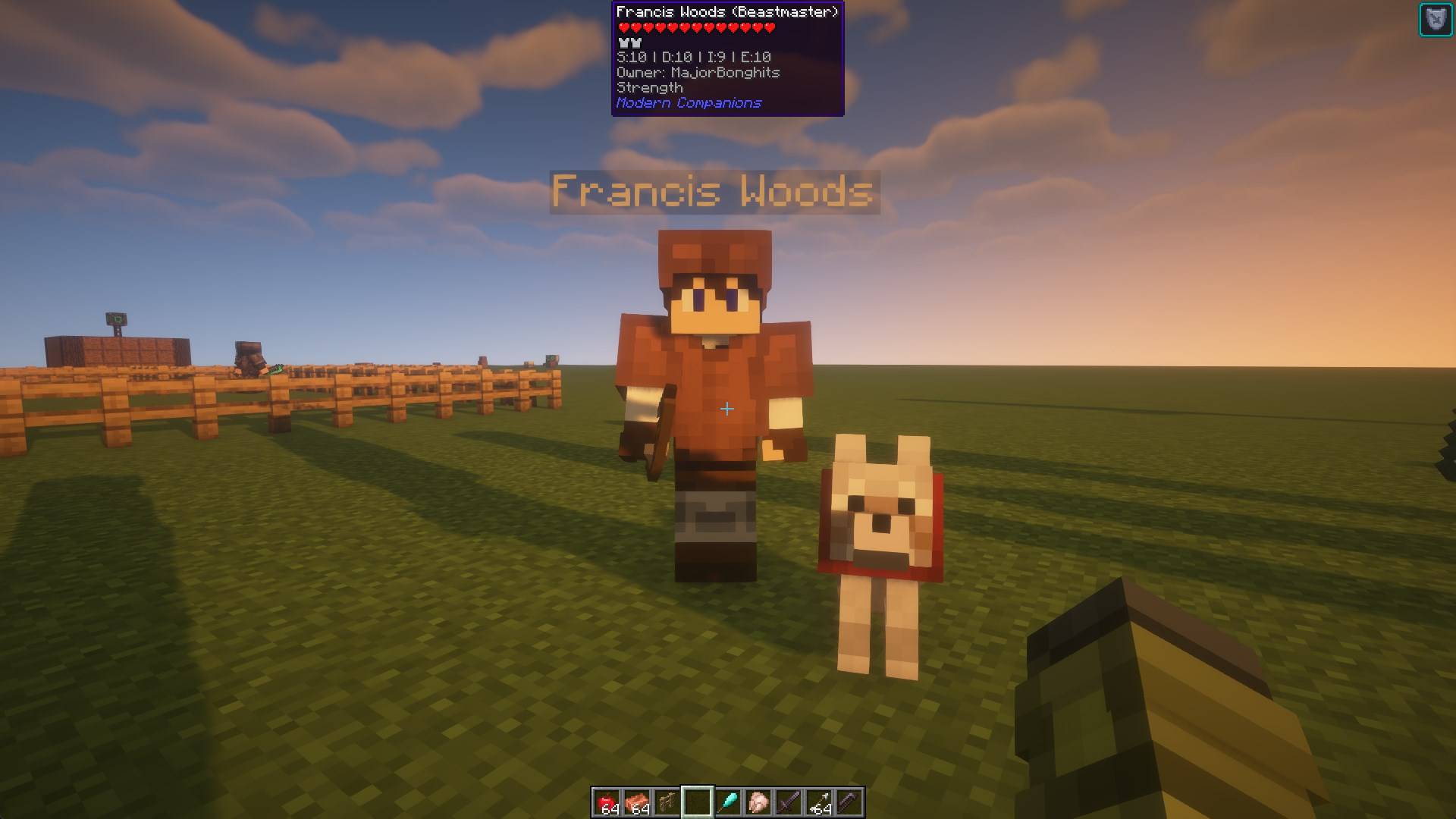The height and width of the screenshot is (819, 1456).
Task: Select the copper ingot stack in the hotbar
Action: click(x=639, y=802)
